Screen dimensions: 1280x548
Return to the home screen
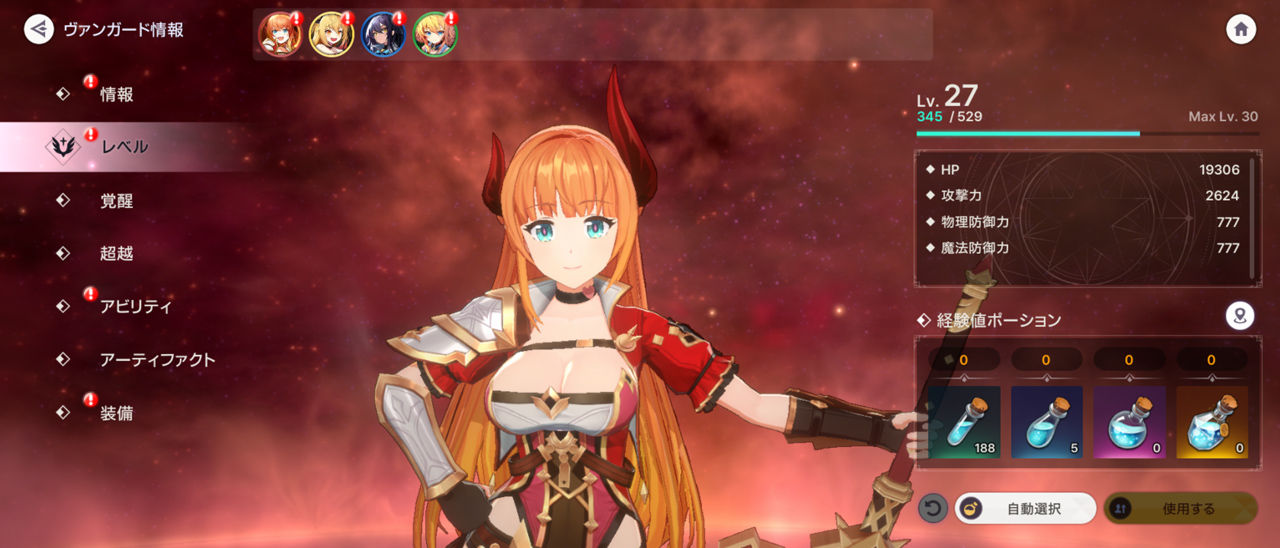coord(1241,29)
